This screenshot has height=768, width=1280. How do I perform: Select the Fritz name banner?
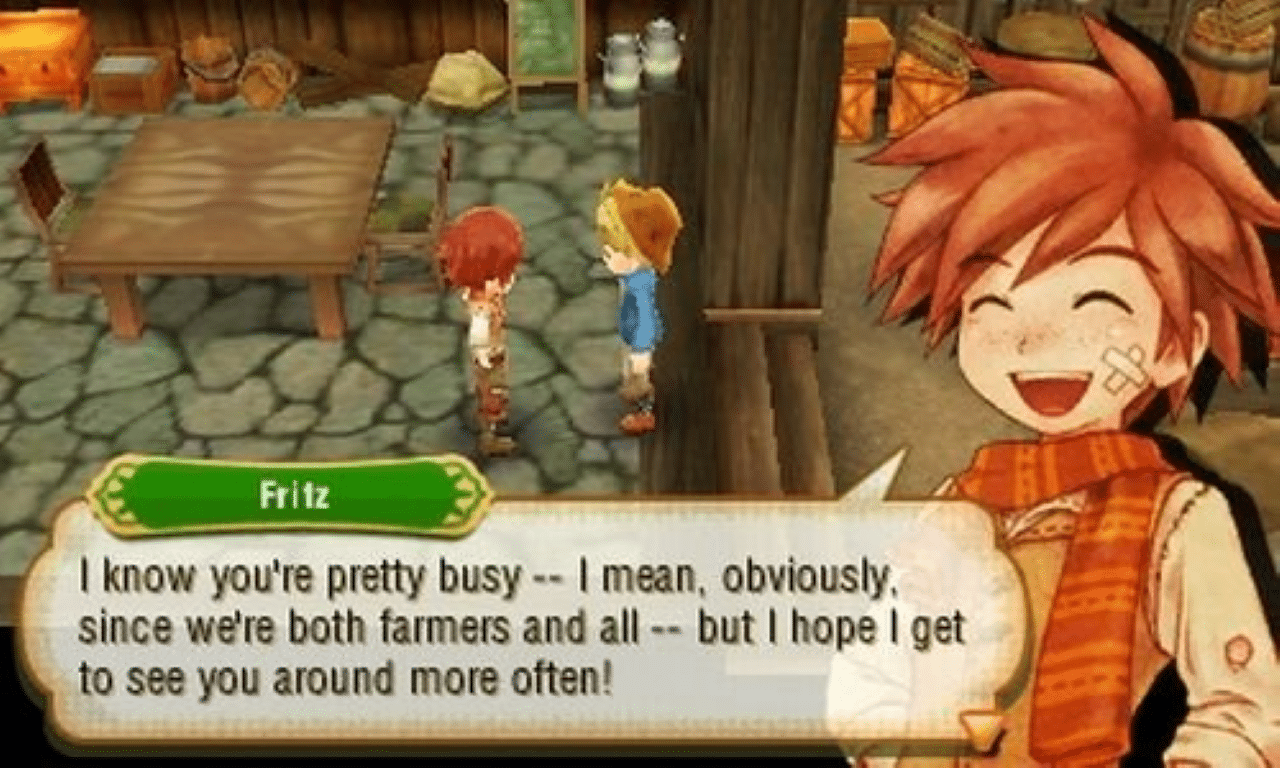(290, 488)
